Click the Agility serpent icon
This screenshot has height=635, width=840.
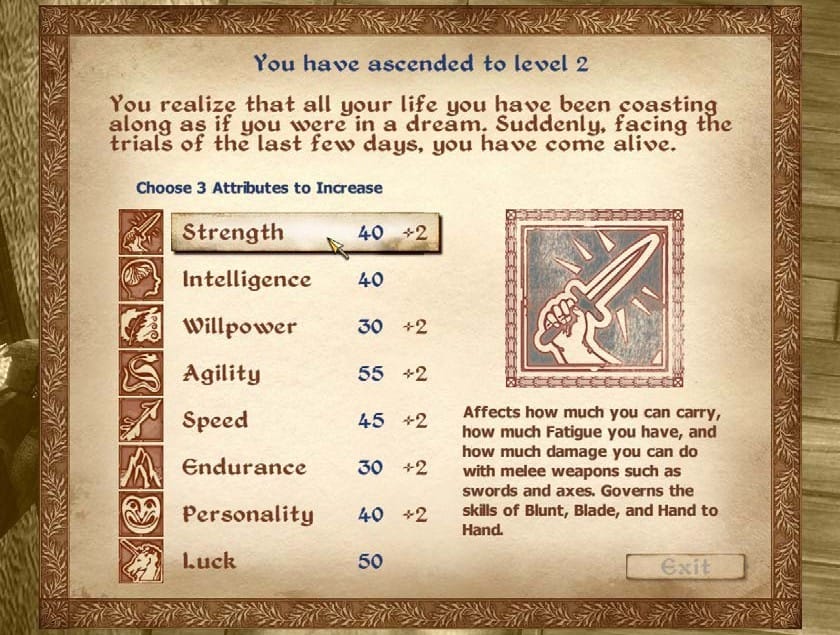[x=141, y=374]
